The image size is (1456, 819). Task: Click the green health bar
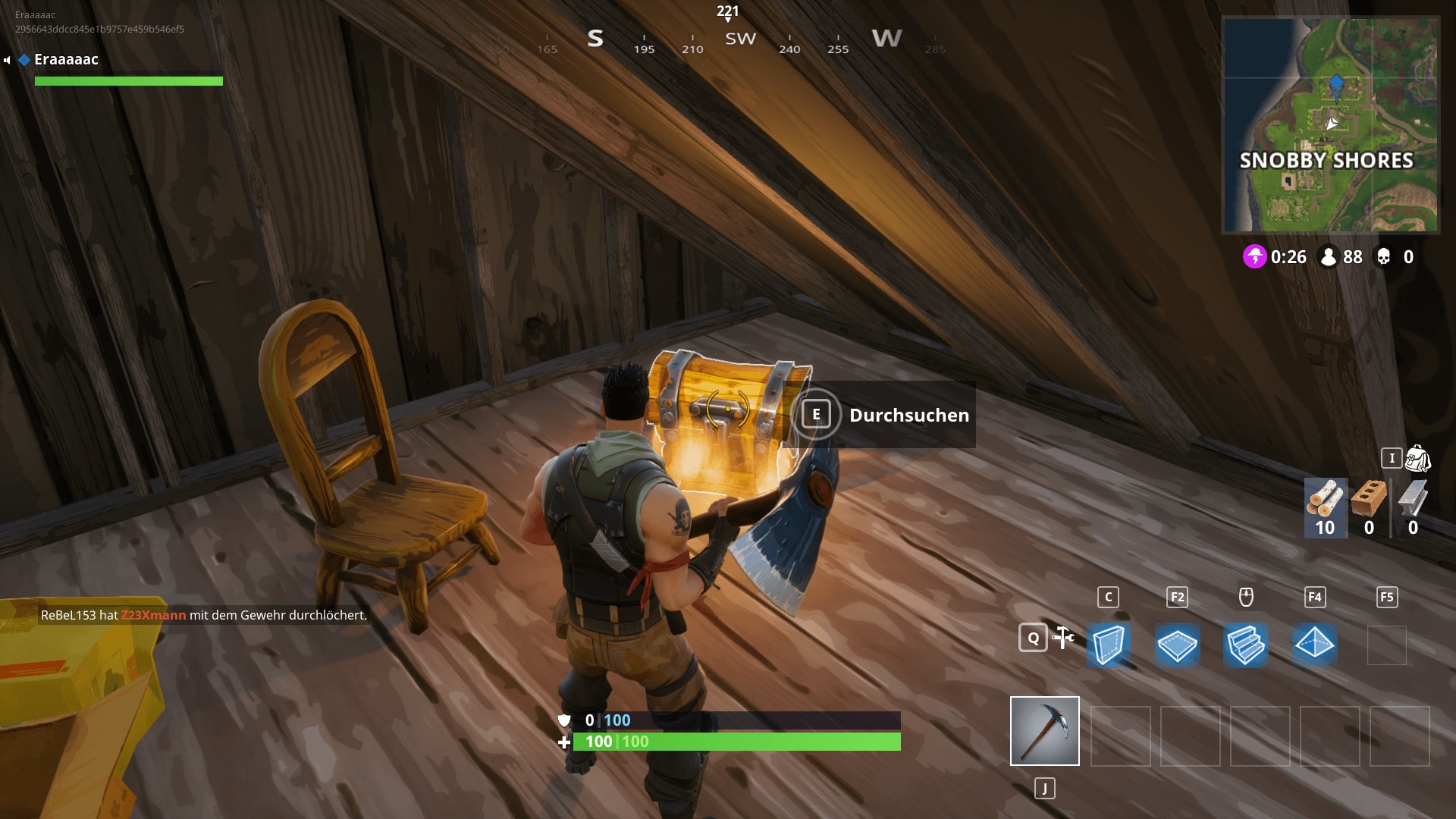click(x=736, y=742)
